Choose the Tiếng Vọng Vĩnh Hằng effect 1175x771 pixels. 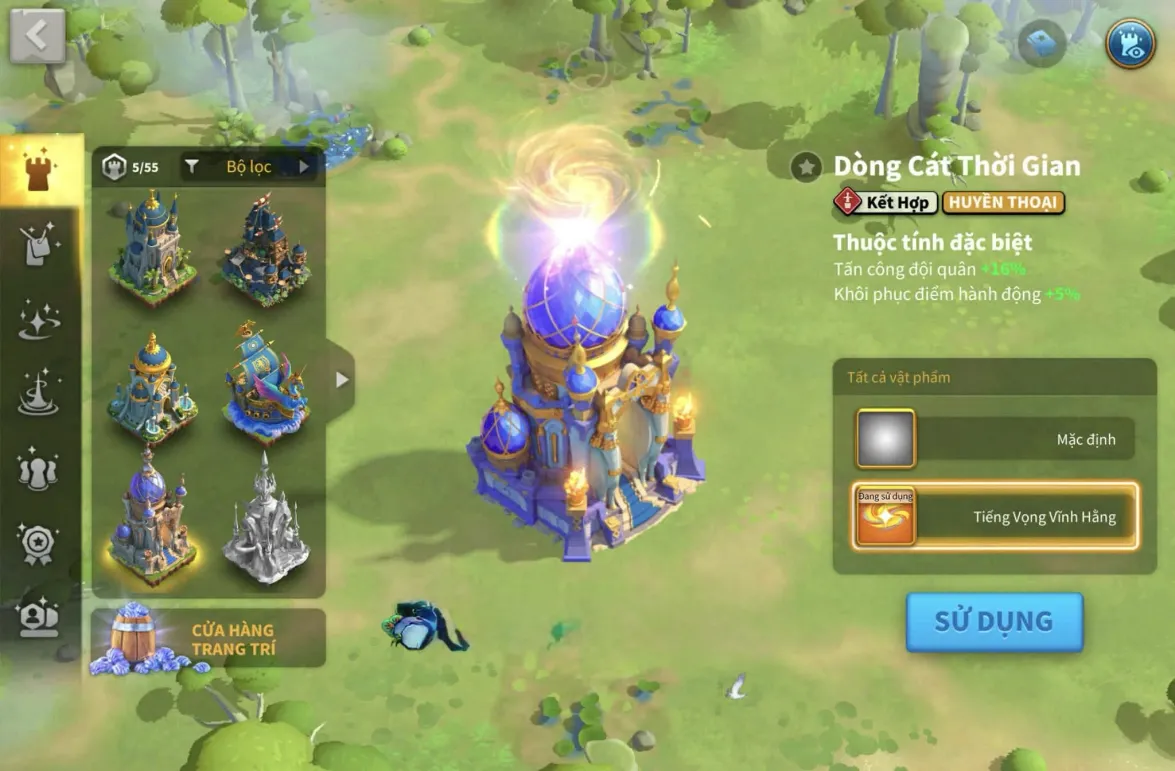(x=995, y=517)
